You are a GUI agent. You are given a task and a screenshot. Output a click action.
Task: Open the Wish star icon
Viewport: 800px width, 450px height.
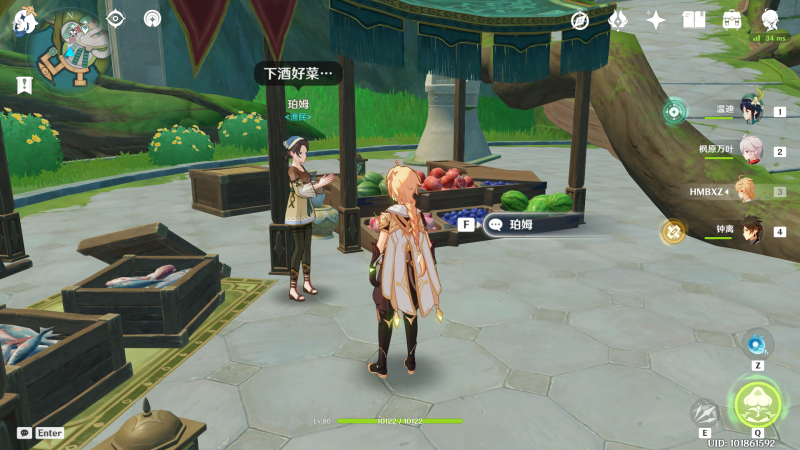tap(656, 20)
